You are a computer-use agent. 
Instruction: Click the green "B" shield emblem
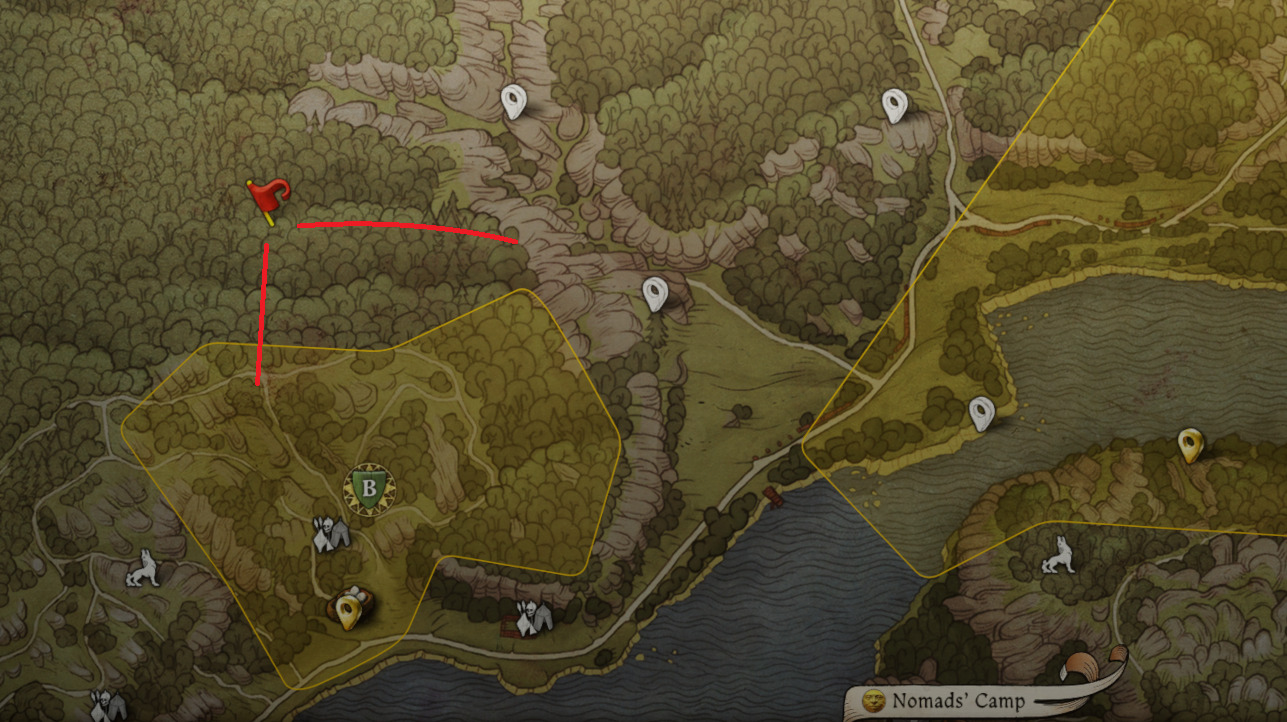point(369,489)
